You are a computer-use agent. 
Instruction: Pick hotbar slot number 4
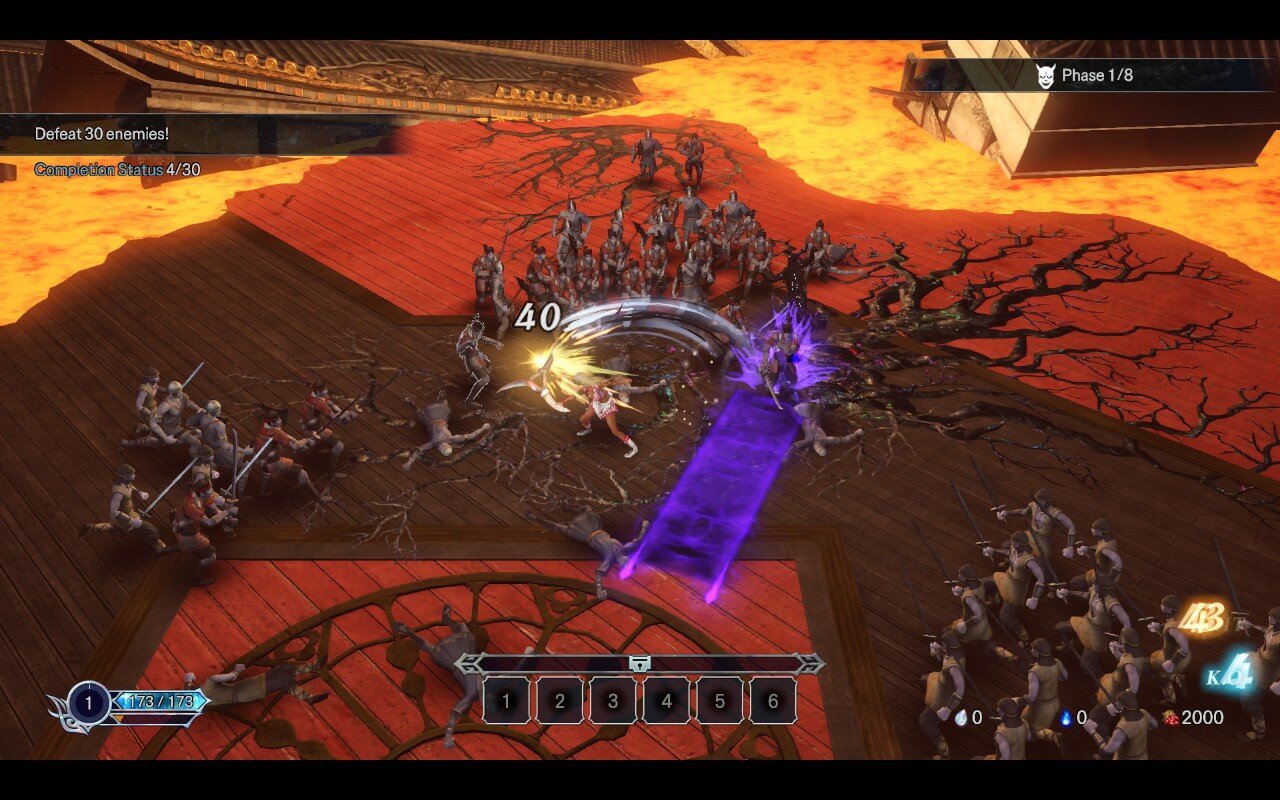pos(667,701)
